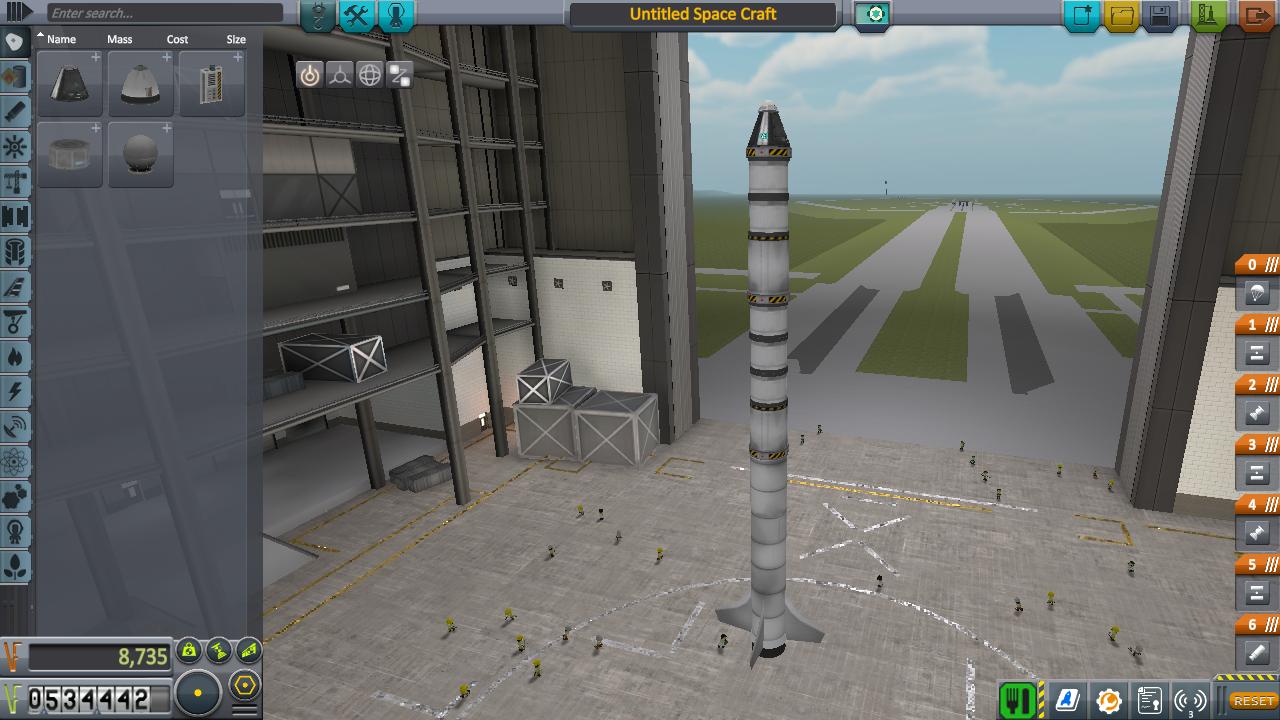Screen dimensions: 1280x720
Task: Select the Fuel Tanks parts category
Action: (x=13, y=74)
